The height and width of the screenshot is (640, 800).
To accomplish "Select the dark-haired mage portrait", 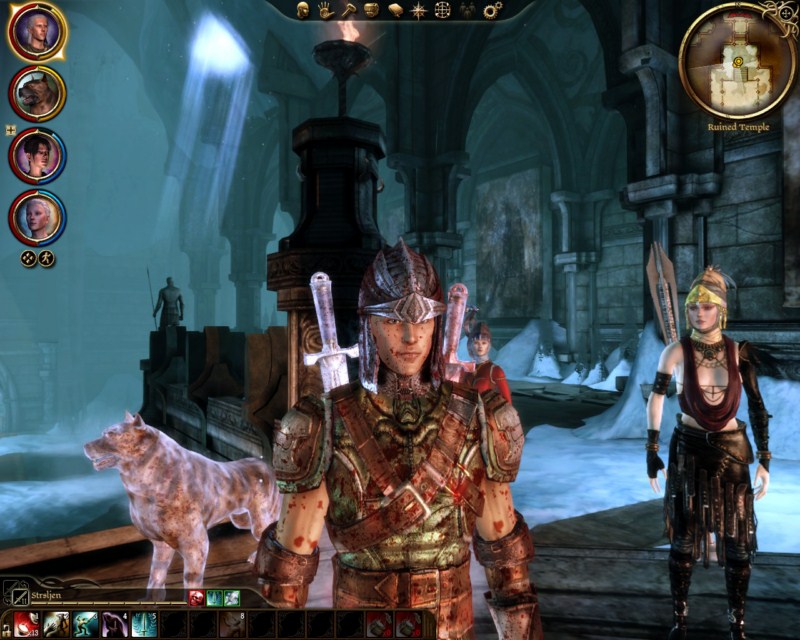I will (x=37, y=155).
